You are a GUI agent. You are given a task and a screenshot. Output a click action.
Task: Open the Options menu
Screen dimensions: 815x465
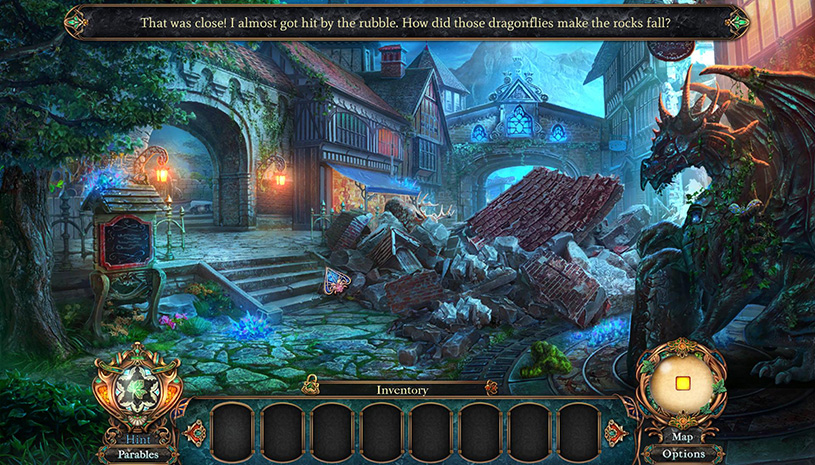(x=682, y=453)
